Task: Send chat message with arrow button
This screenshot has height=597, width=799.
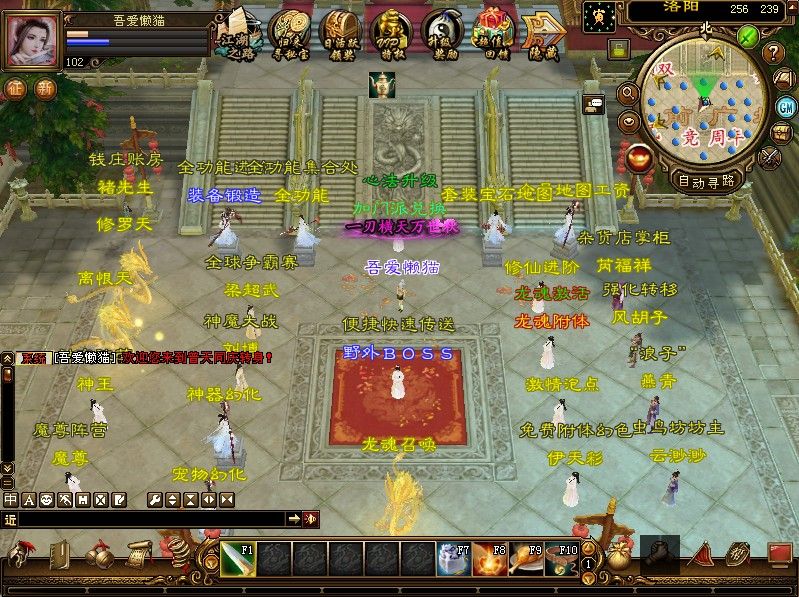Action: pos(294,519)
